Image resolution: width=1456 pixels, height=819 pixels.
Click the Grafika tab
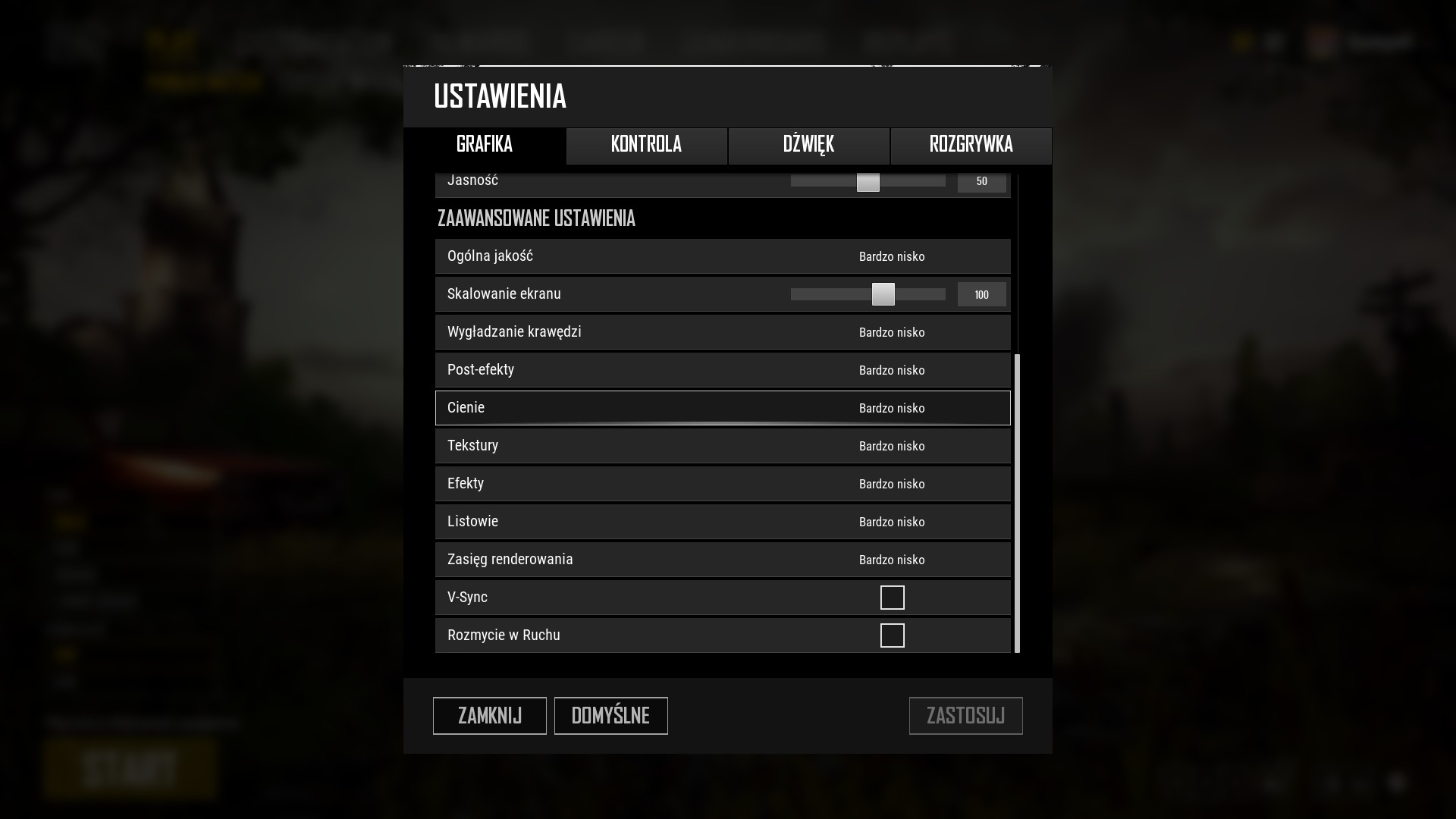pos(485,145)
